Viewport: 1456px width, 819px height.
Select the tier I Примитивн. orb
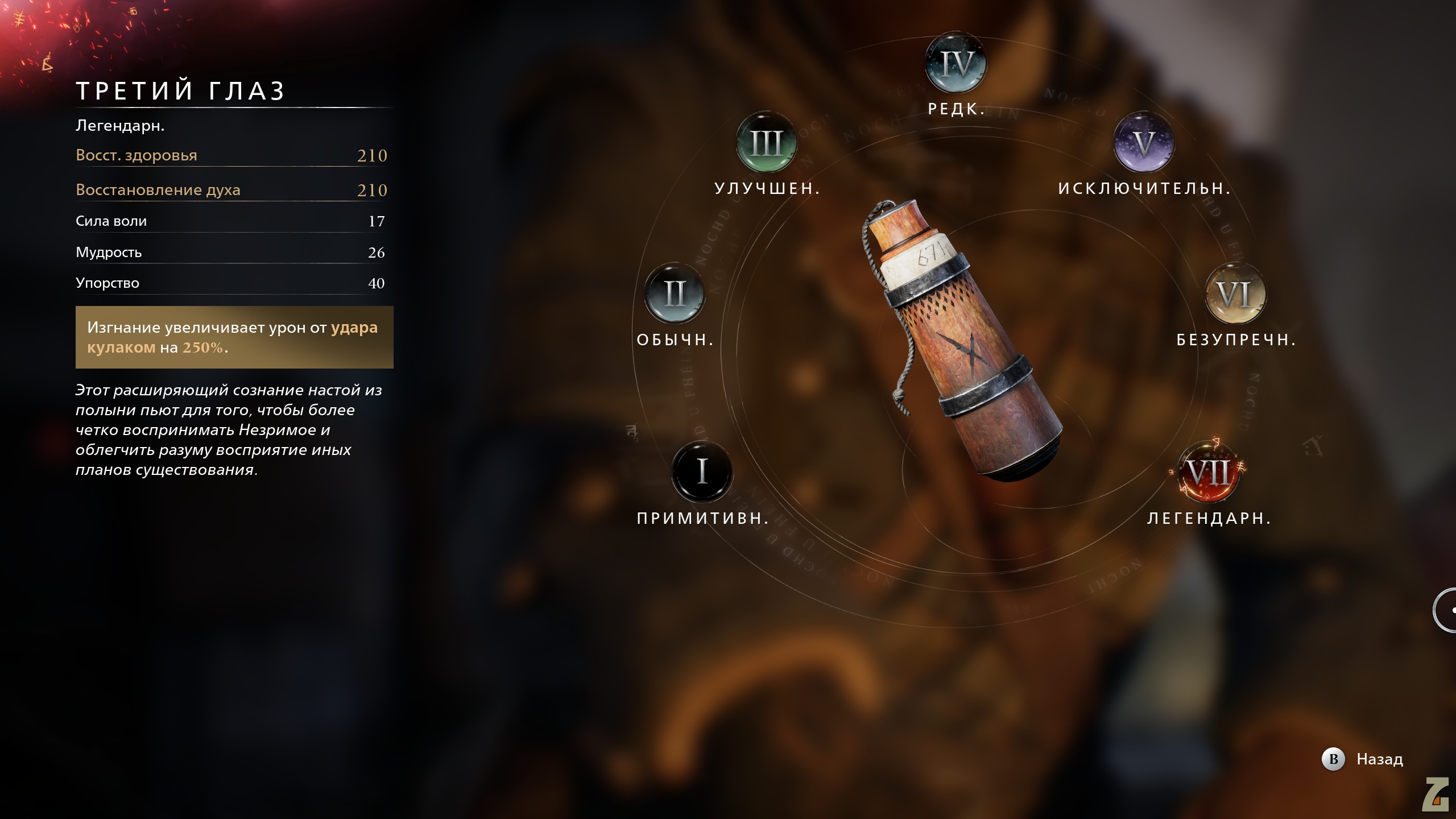tap(702, 471)
